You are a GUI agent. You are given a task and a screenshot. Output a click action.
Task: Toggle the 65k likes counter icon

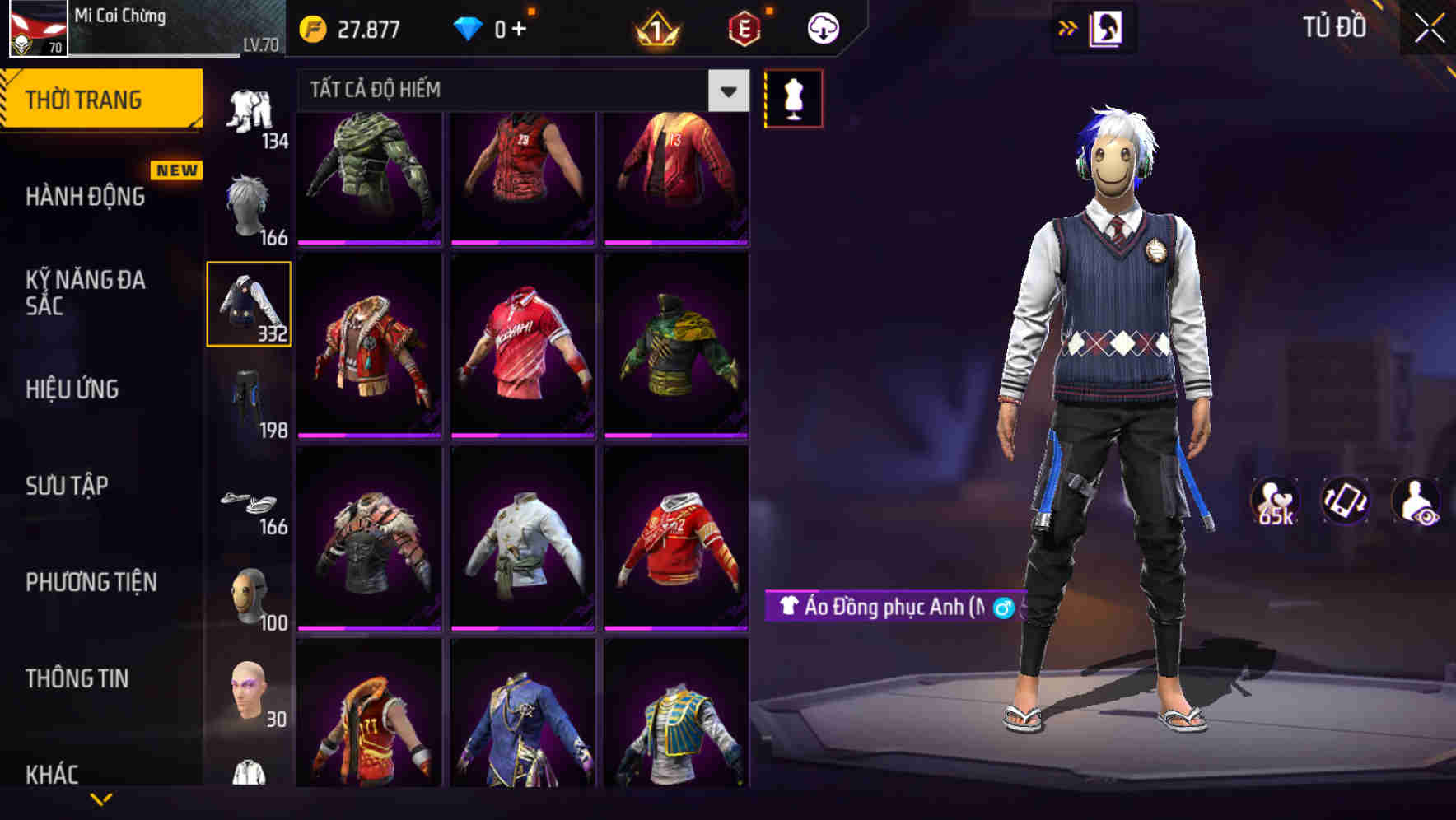point(1273,506)
